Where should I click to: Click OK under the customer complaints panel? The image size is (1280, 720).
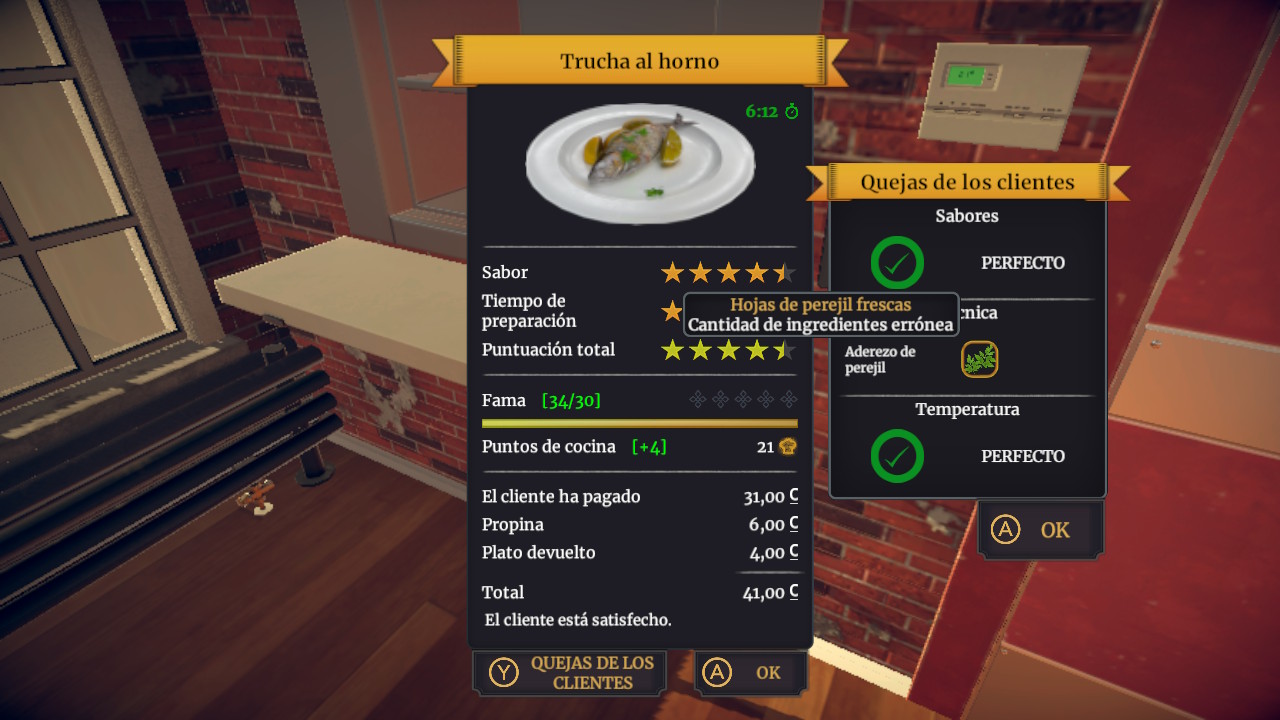pyautogui.click(x=1040, y=530)
